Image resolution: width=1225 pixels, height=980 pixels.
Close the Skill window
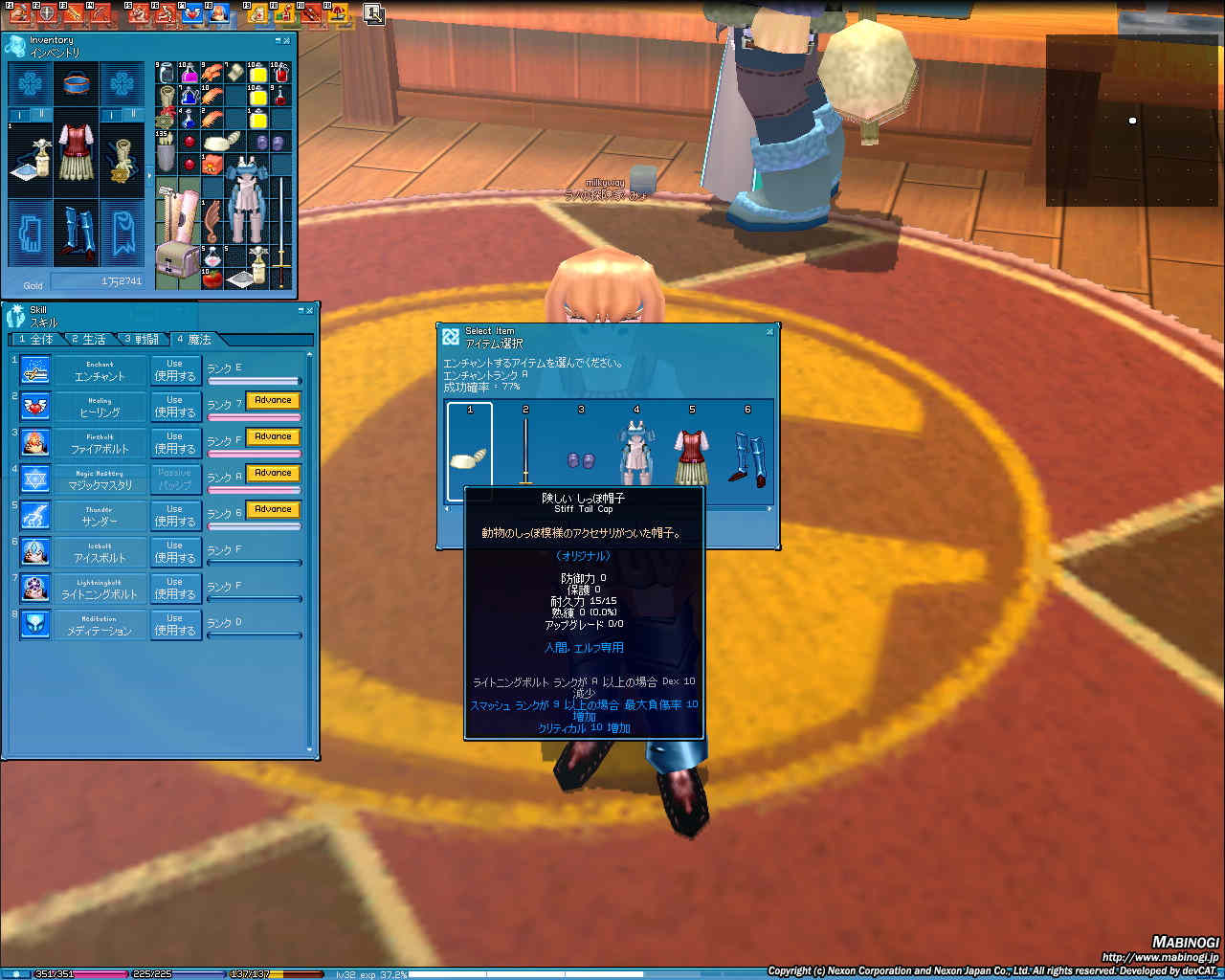pyautogui.click(x=309, y=310)
